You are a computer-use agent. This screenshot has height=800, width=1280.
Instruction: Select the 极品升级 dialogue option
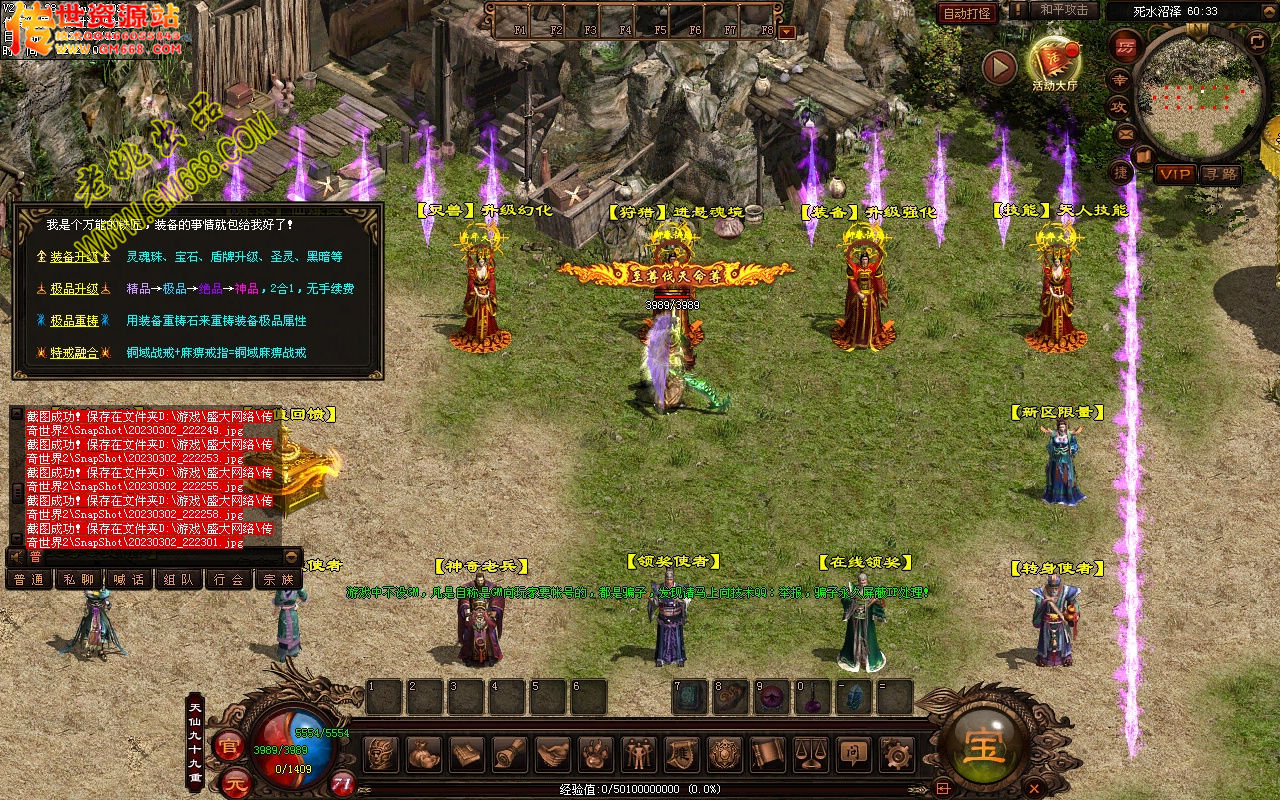pyautogui.click(x=75, y=289)
